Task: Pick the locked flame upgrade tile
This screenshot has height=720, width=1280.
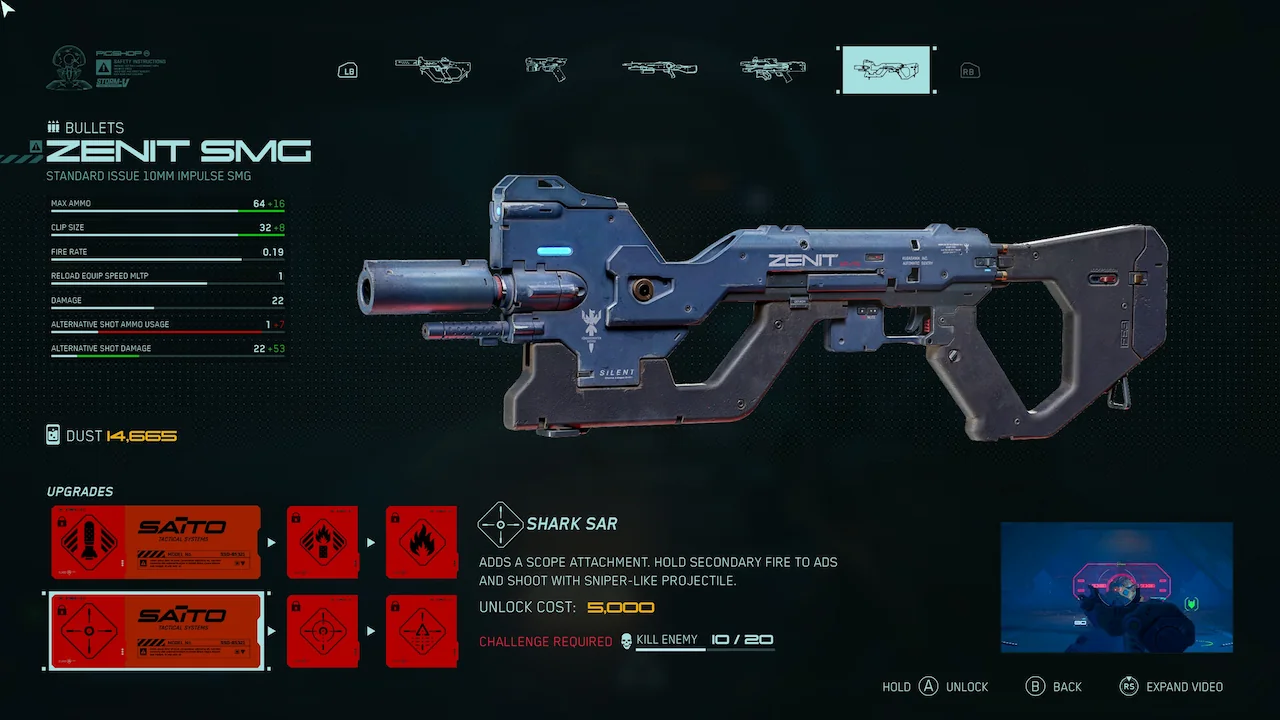Action: (421, 542)
